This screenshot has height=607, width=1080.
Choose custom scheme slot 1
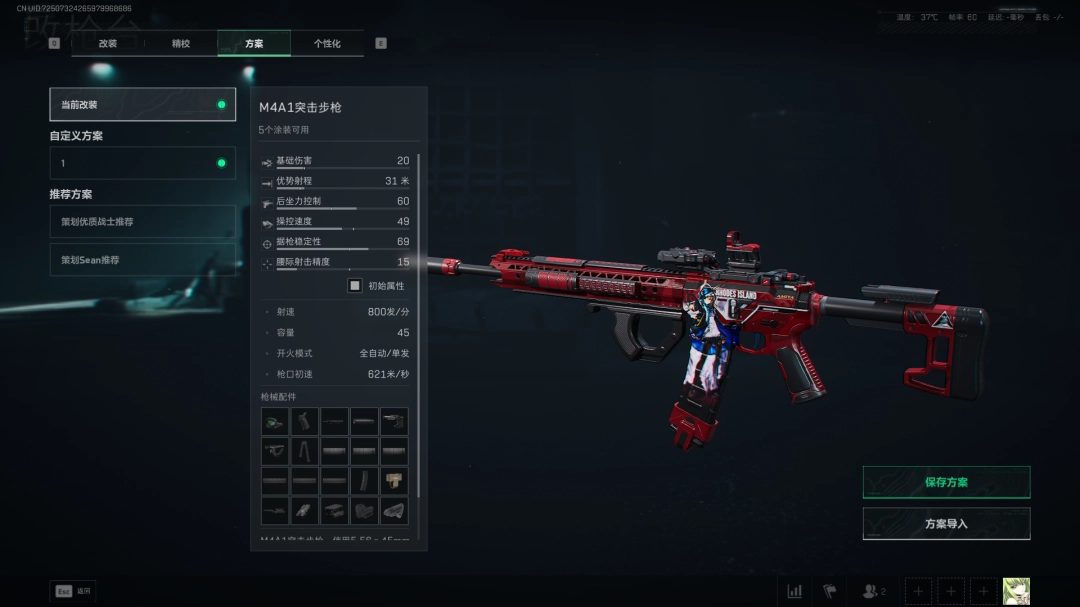point(142,163)
